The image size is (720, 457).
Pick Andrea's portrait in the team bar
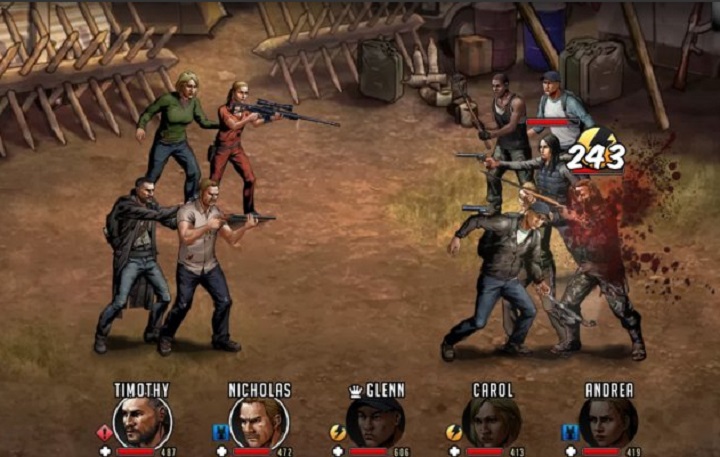pos(608,422)
